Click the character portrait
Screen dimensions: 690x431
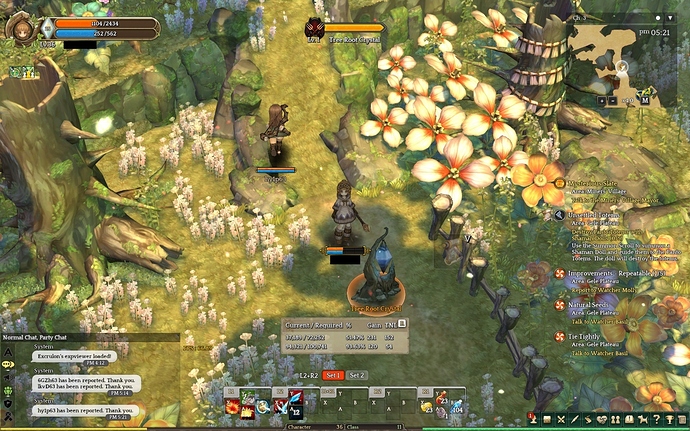click(19, 27)
